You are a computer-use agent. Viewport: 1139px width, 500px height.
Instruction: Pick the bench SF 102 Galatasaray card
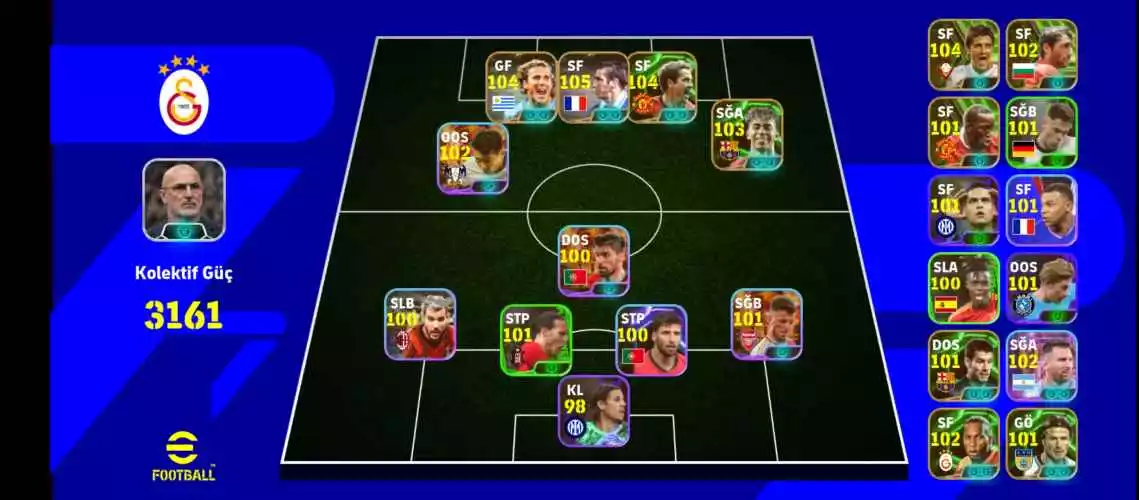click(963, 444)
